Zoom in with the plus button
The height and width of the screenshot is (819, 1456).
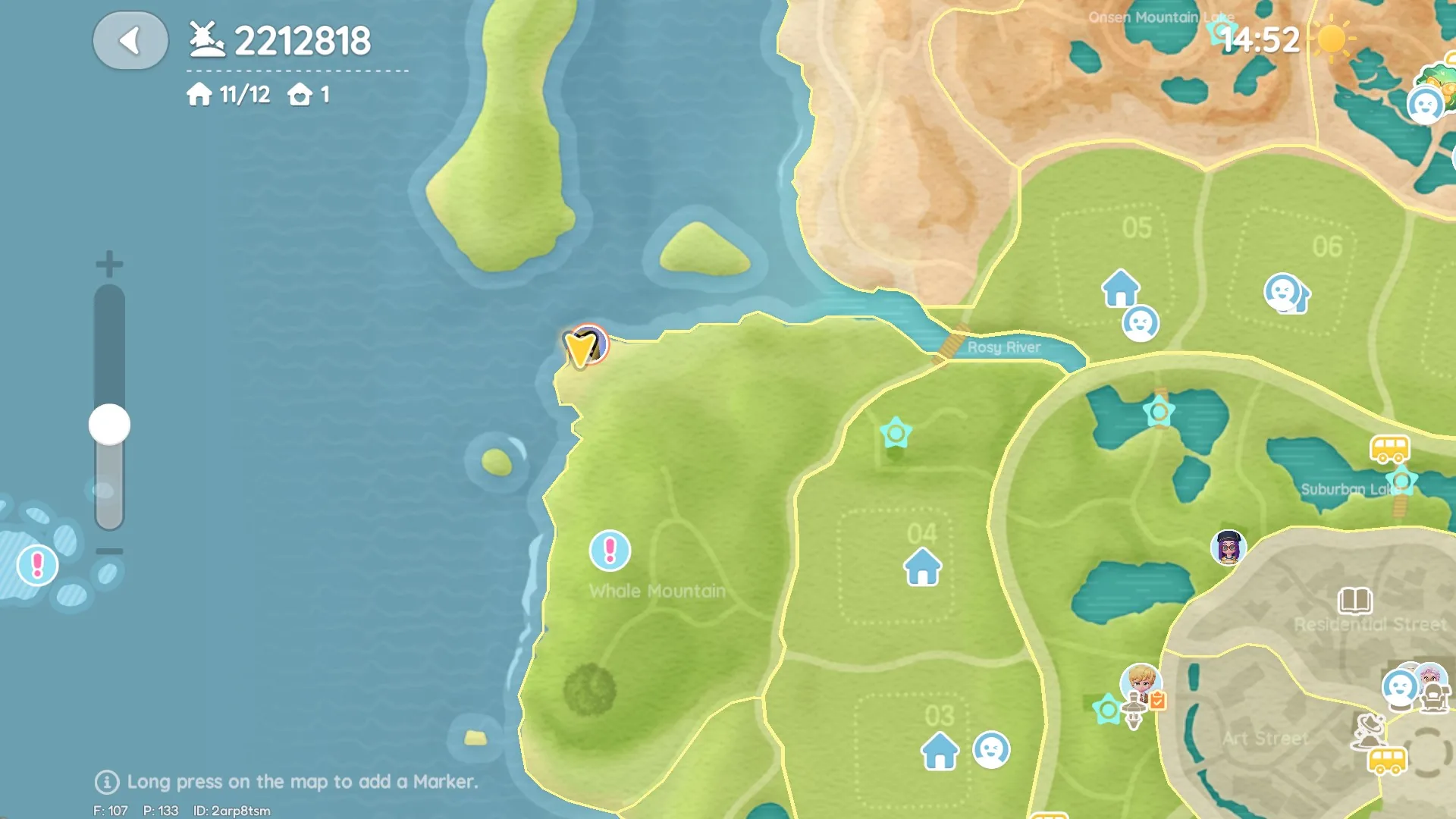(109, 264)
